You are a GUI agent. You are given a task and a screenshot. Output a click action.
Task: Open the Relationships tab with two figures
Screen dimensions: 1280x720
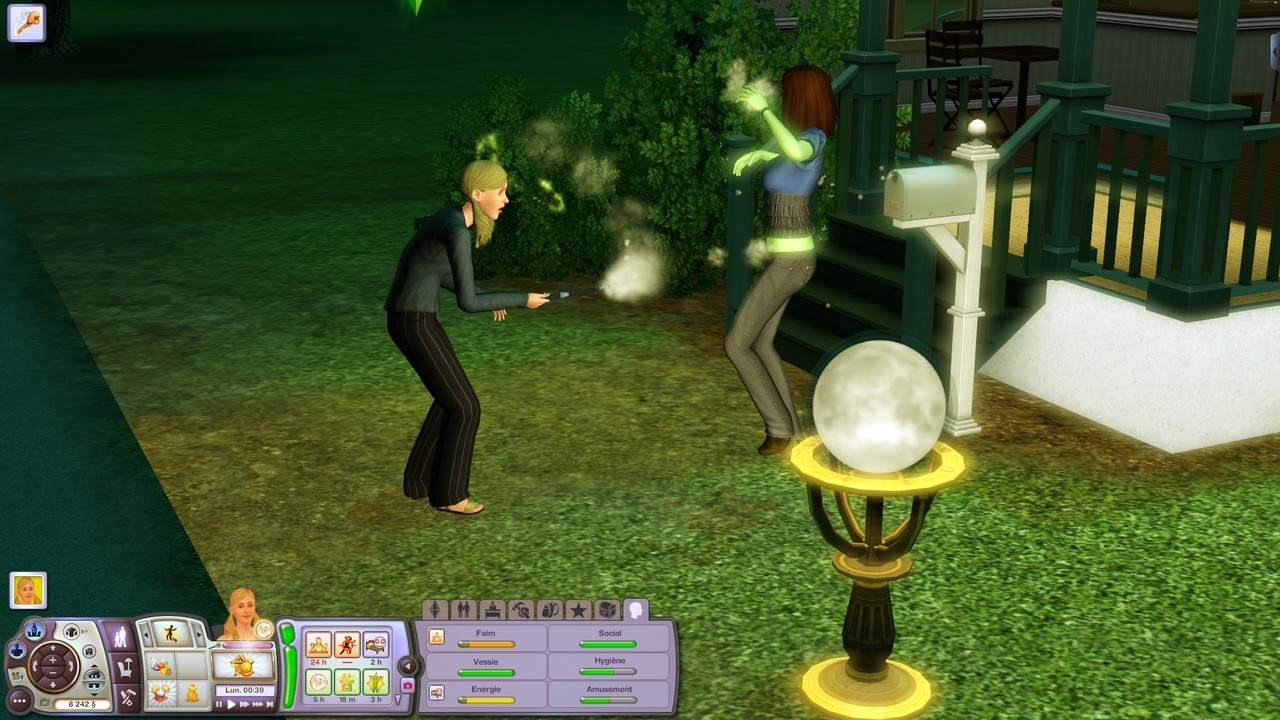click(464, 610)
